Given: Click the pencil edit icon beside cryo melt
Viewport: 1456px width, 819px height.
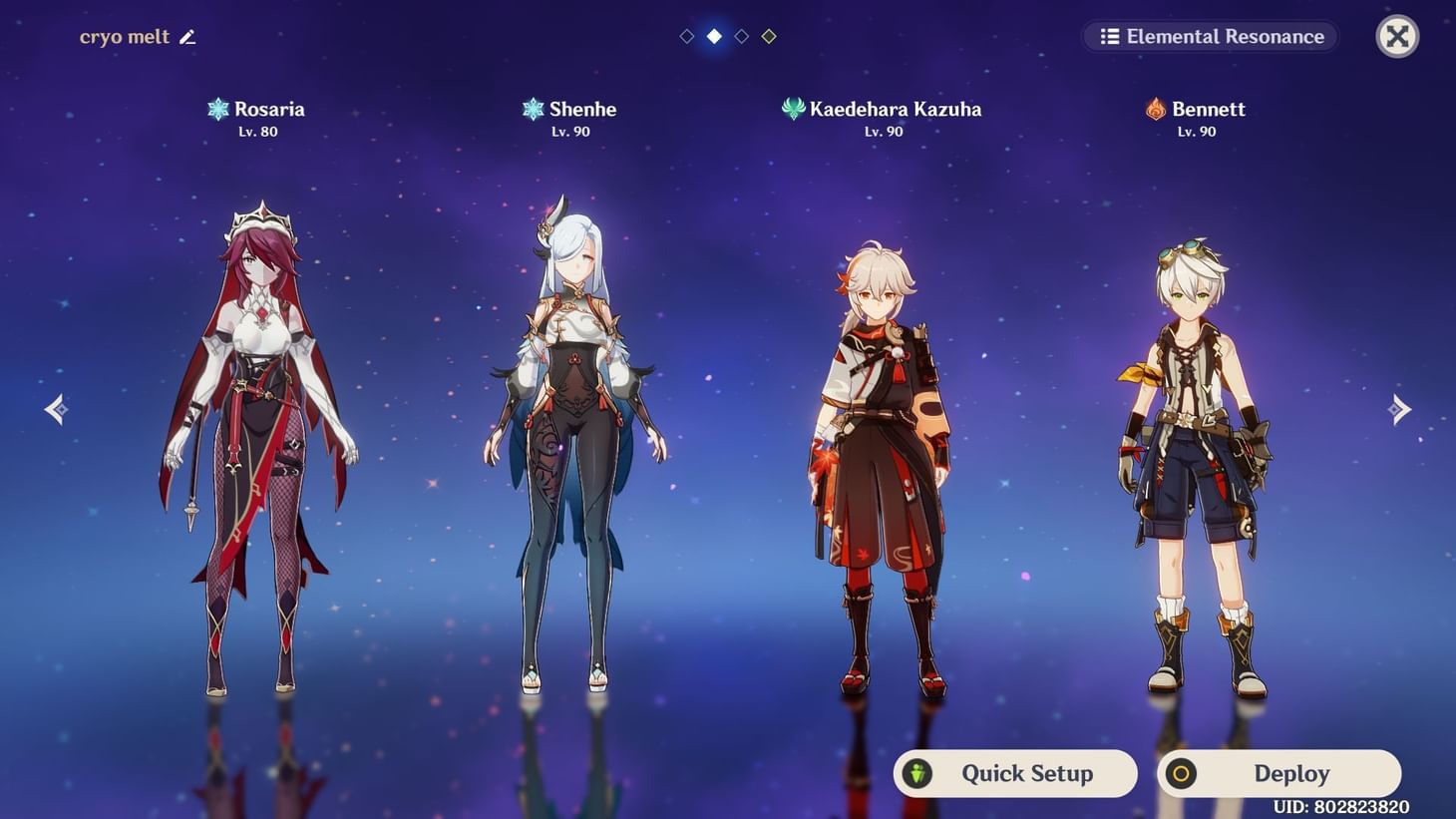Looking at the screenshot, I should tap(187, 36).
